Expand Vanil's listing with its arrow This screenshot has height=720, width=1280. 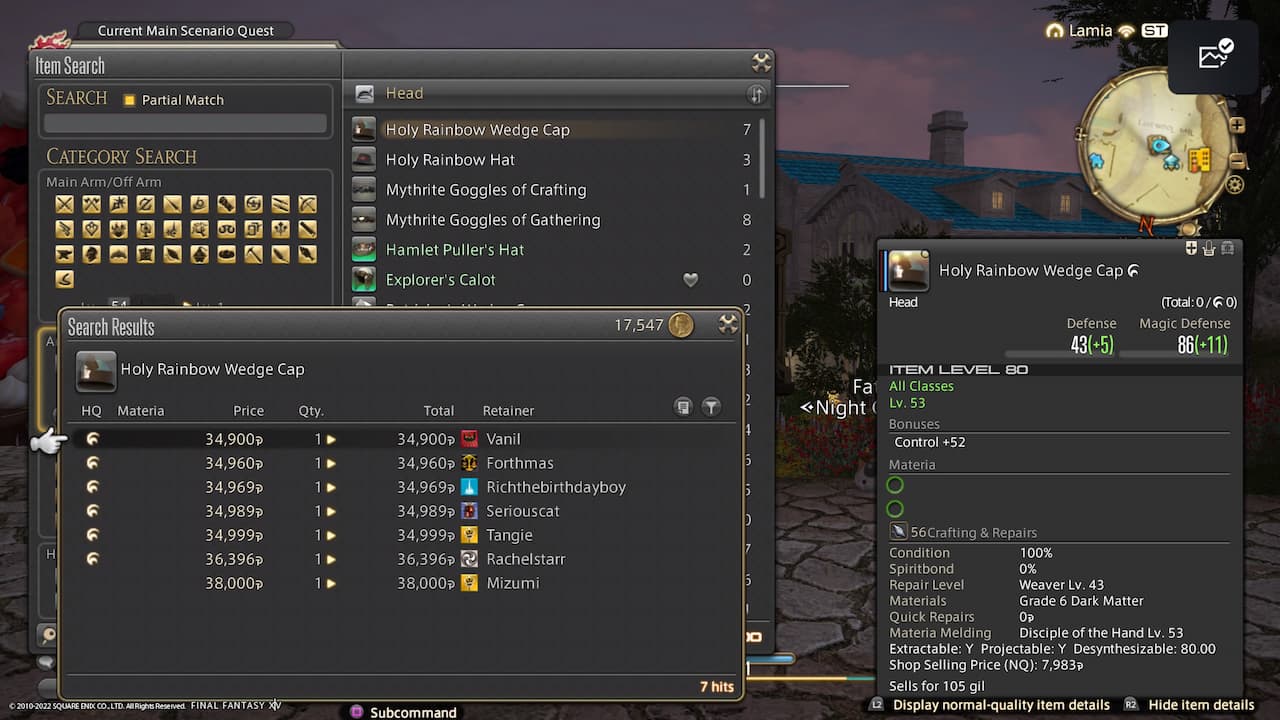pyautogui.click(x=331, y=439)
